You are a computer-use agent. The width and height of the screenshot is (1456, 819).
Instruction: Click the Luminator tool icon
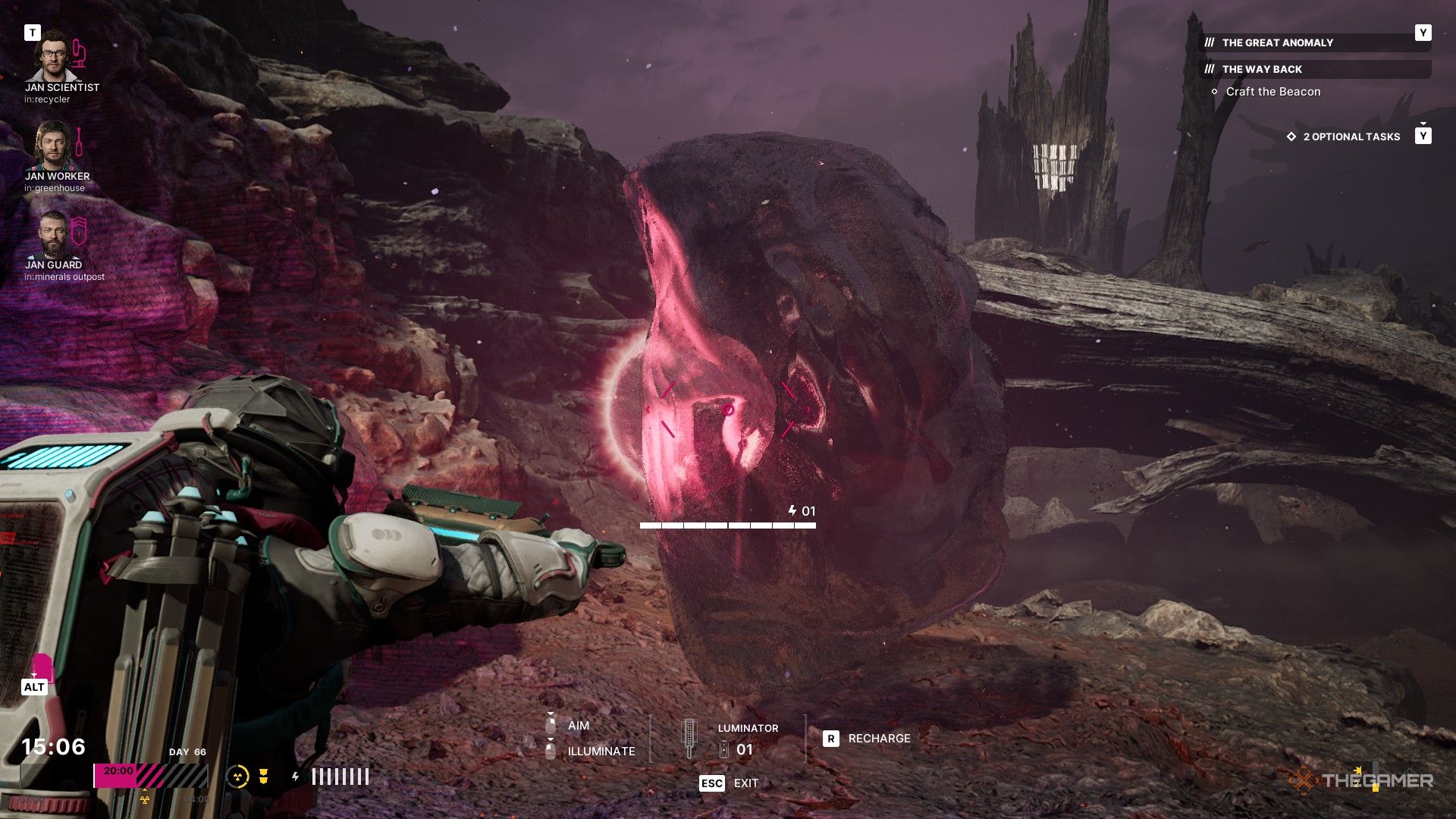(689, 739)
